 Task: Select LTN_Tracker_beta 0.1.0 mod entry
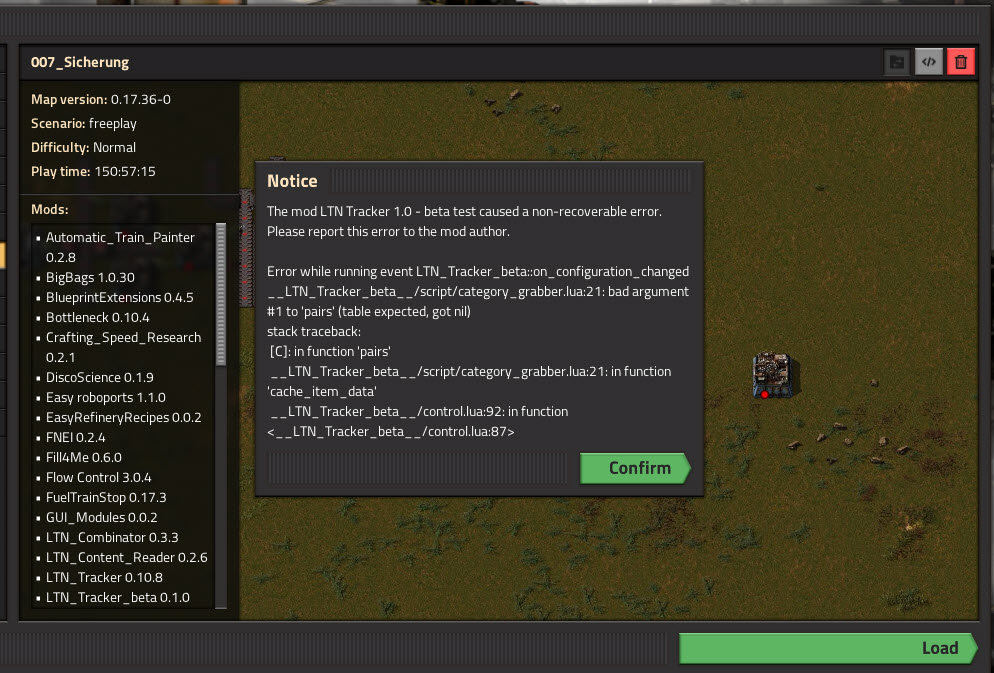tap(117, 598)
